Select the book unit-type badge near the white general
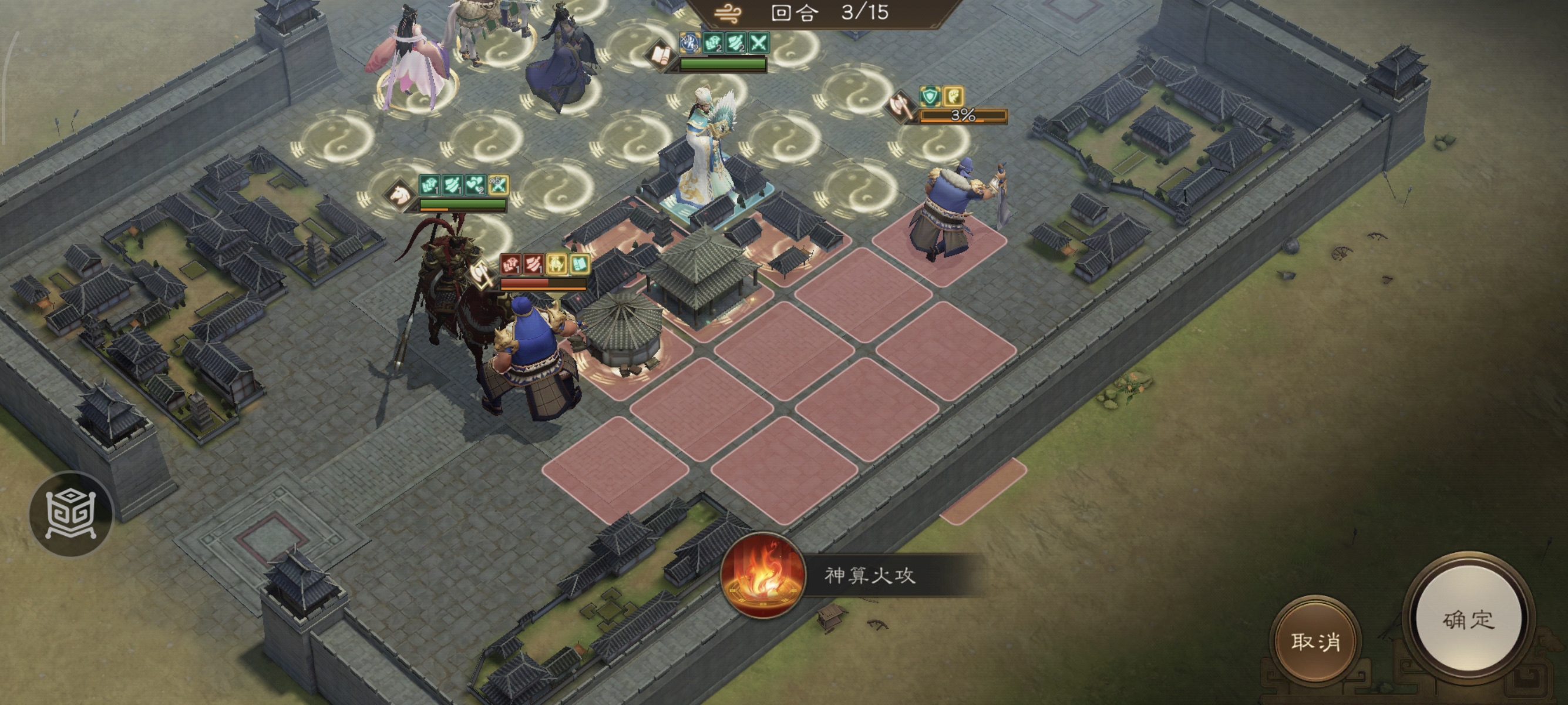 (x=661, y=54)
